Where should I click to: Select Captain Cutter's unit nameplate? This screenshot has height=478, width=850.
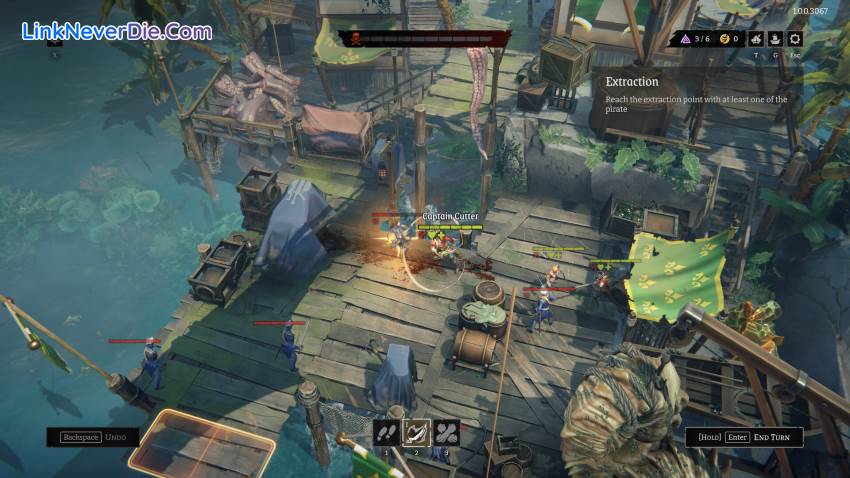pos(450,216)
